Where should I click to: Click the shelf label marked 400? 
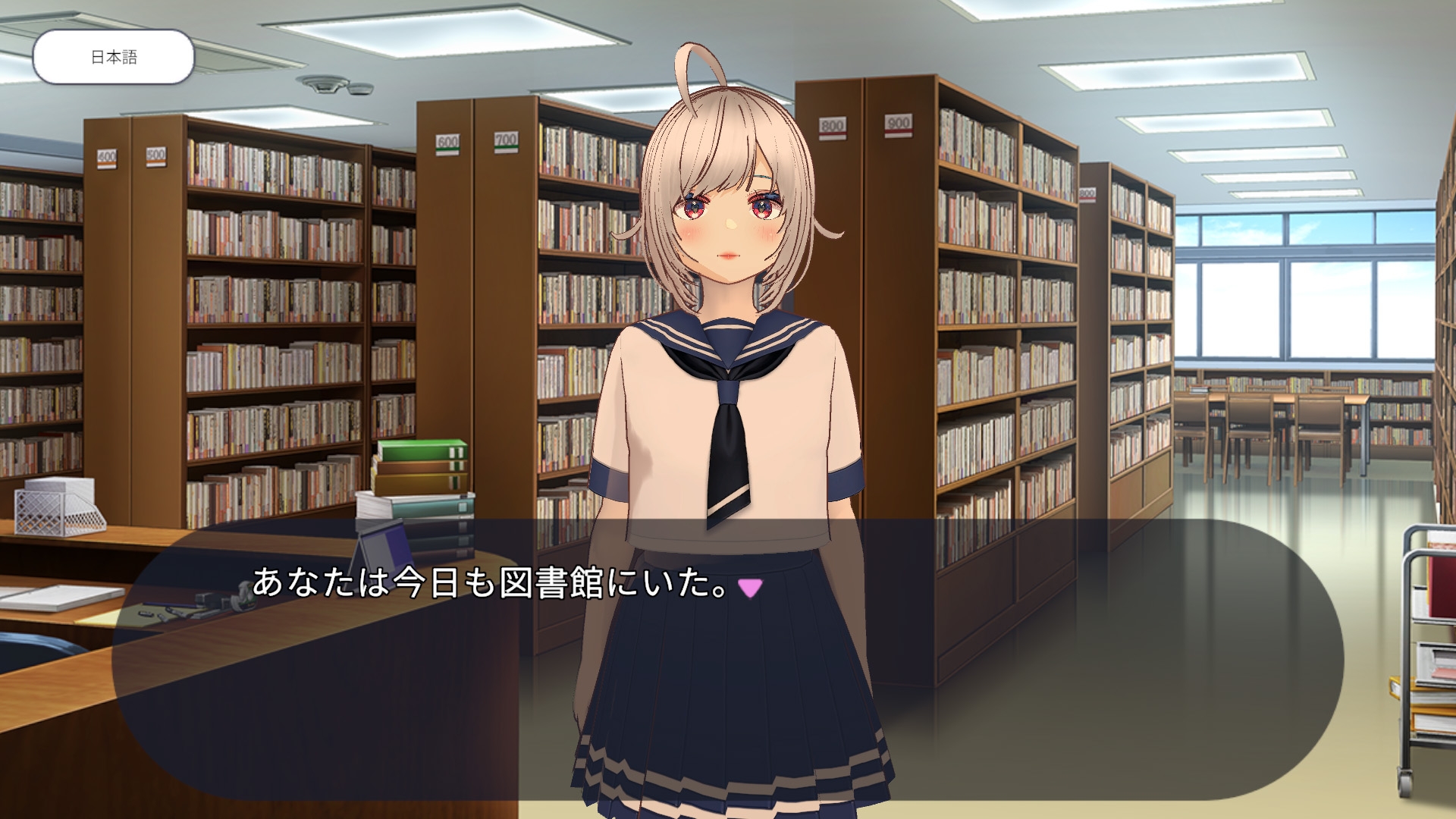(x=106, y=159)
